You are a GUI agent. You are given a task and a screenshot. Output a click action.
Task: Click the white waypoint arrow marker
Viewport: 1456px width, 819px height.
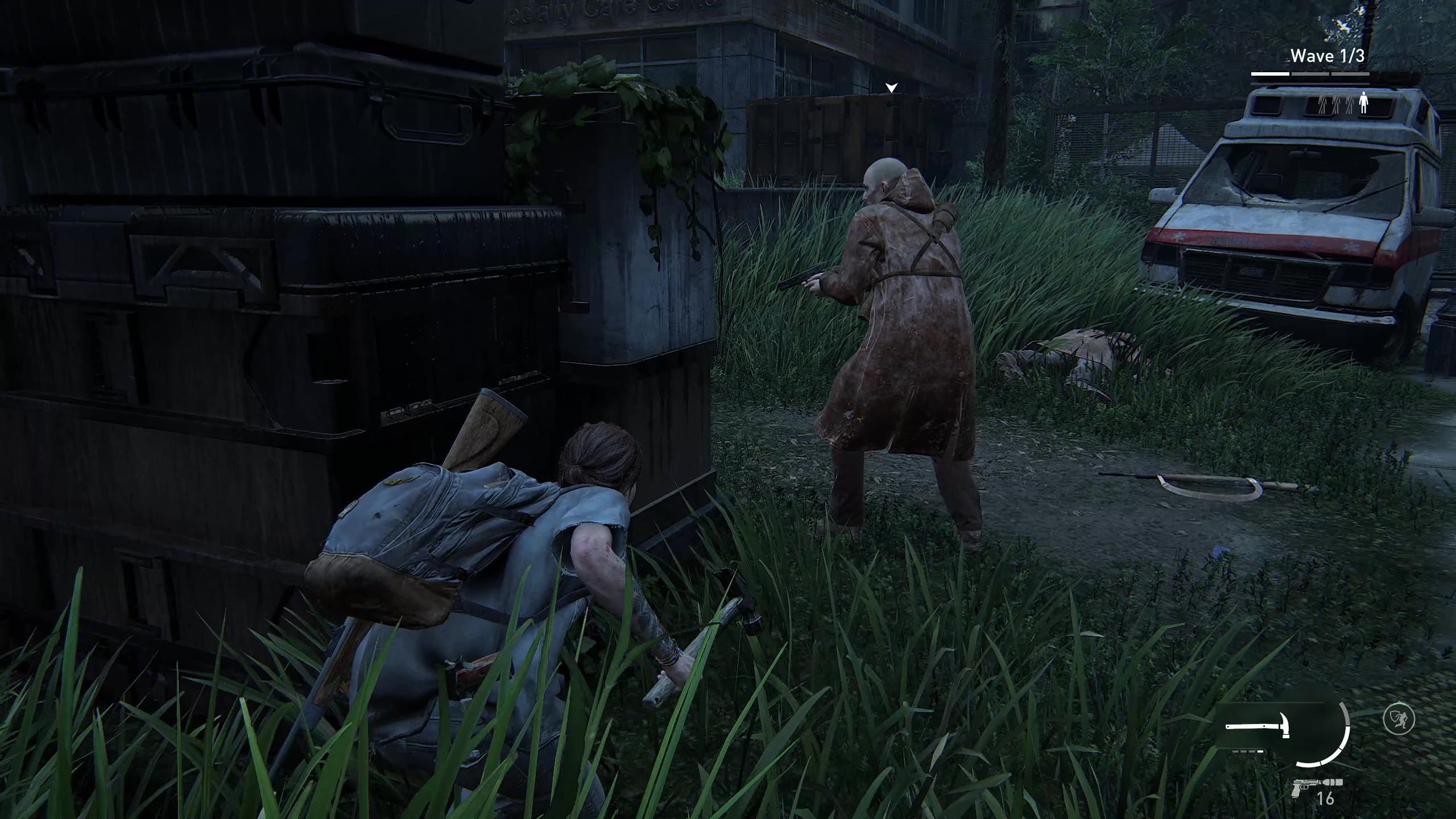click(891, 88)
